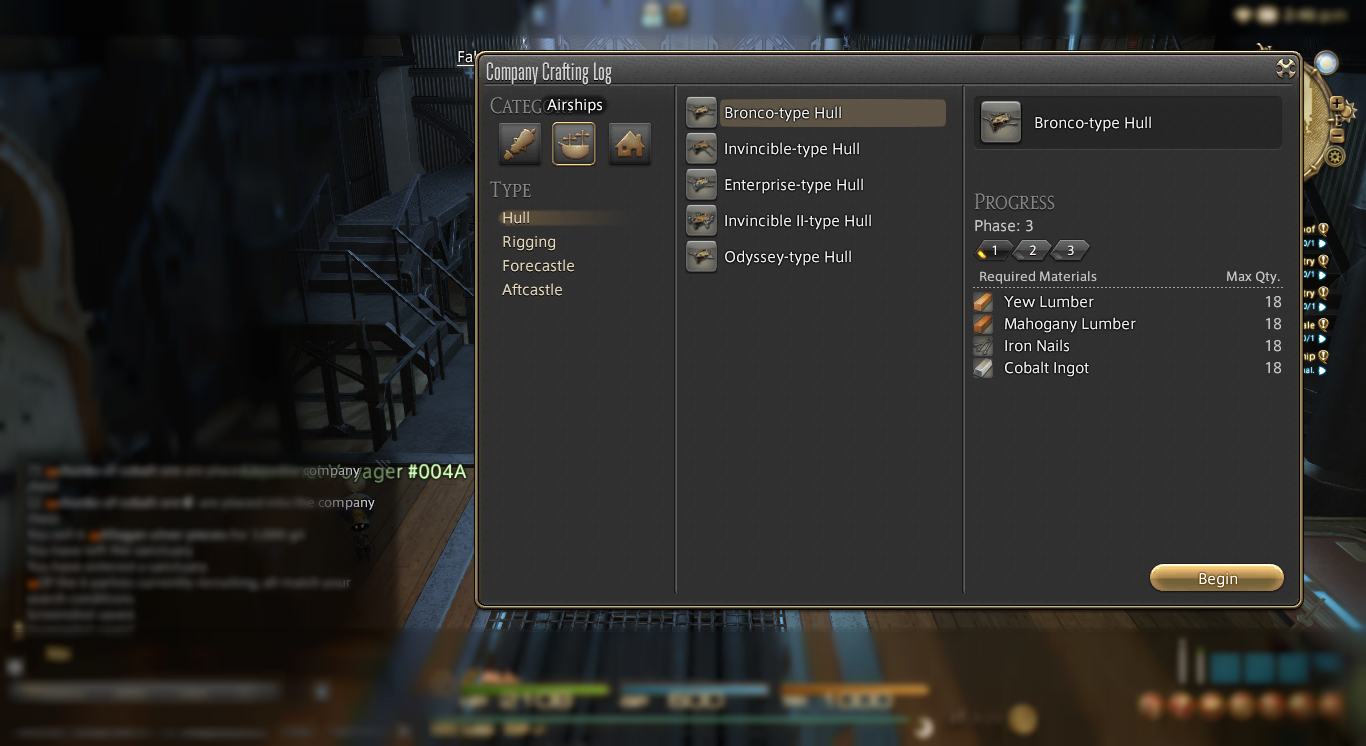Click the Iron Nails material row

[x=1036, y=346]
